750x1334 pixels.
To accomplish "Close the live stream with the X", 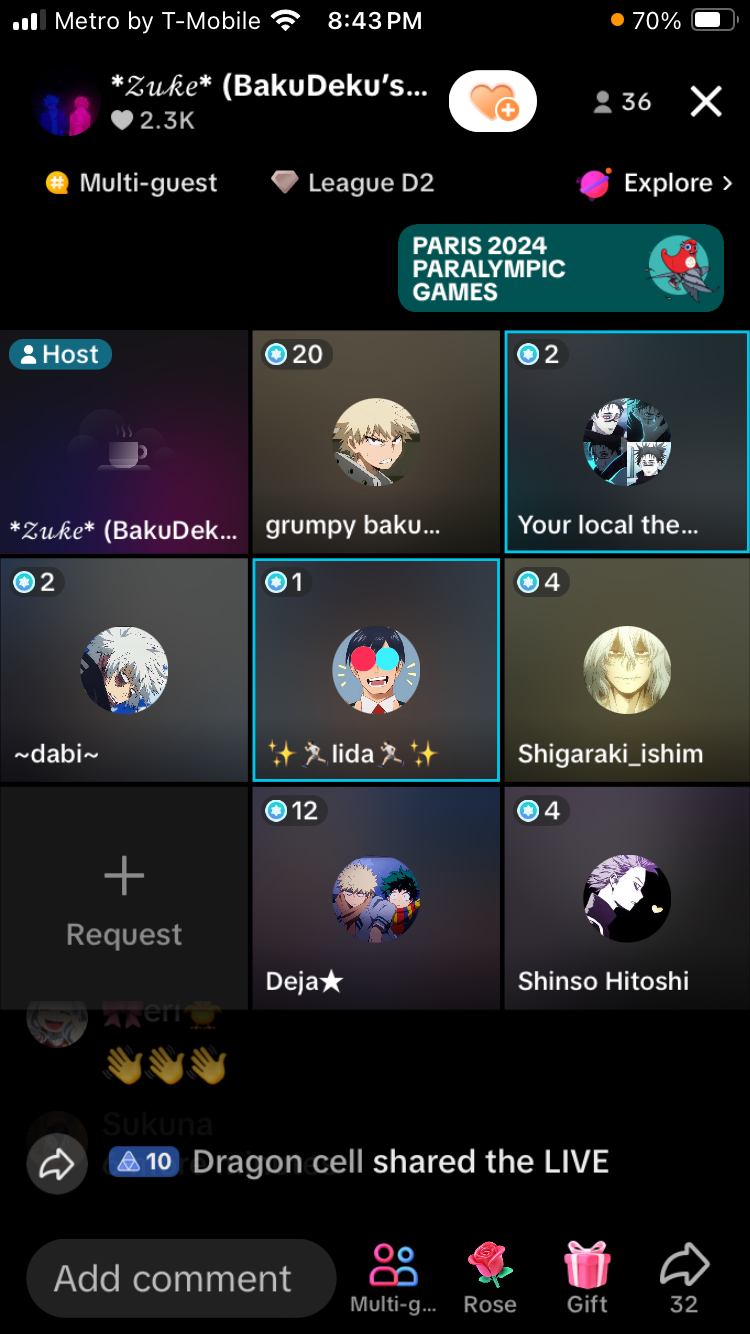I will 705,101.
